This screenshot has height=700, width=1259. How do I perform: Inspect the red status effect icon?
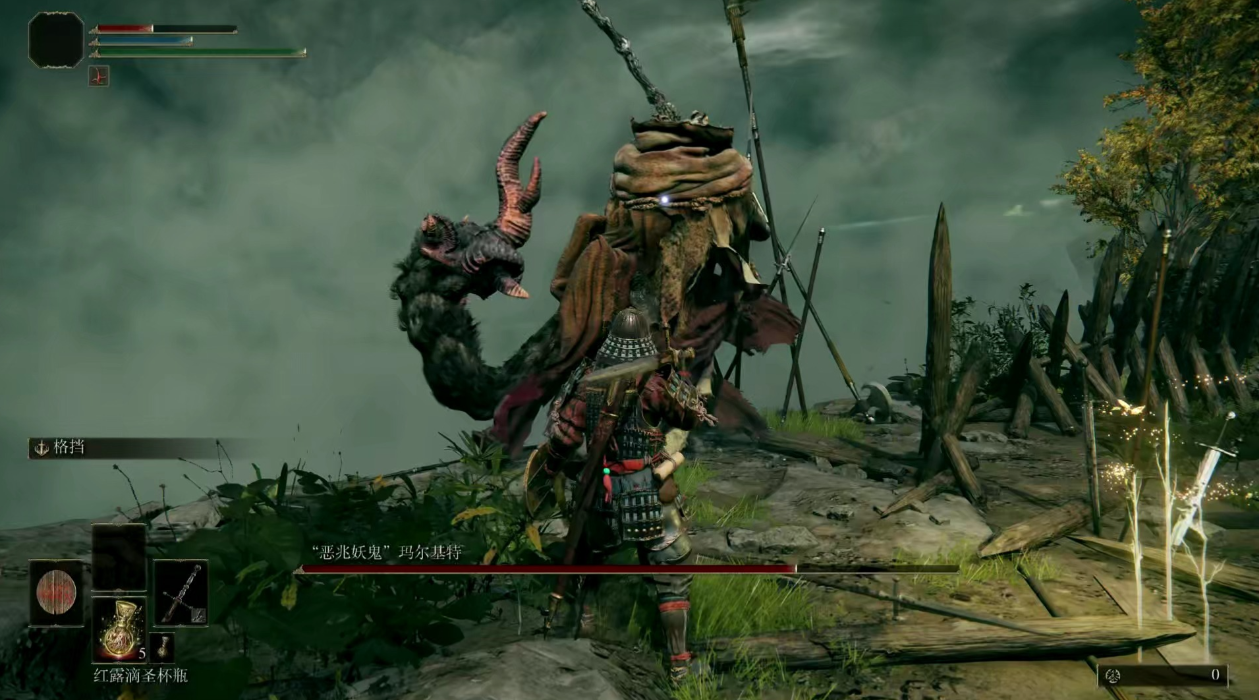(98, 75)
